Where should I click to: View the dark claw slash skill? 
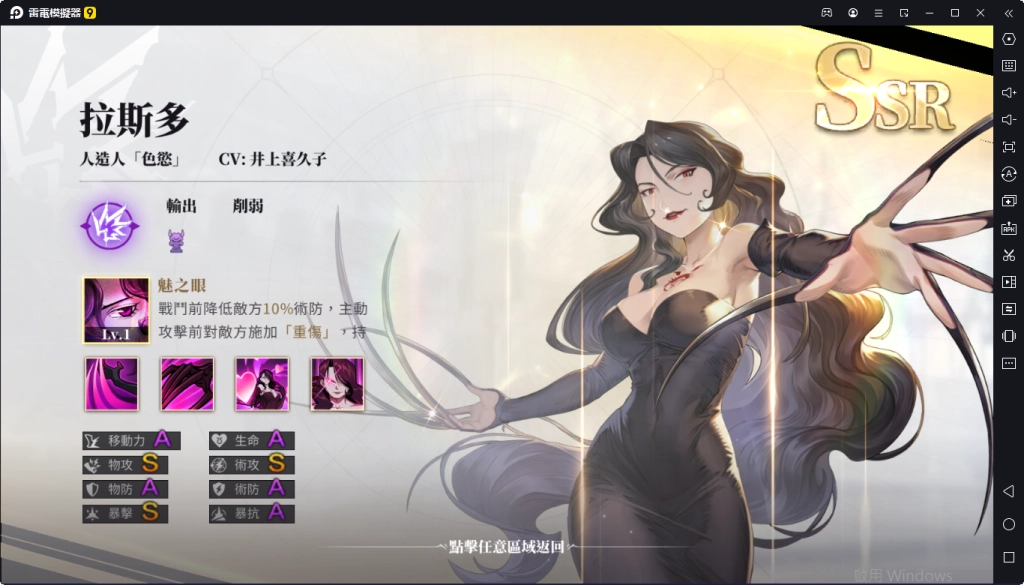[187, 384]
